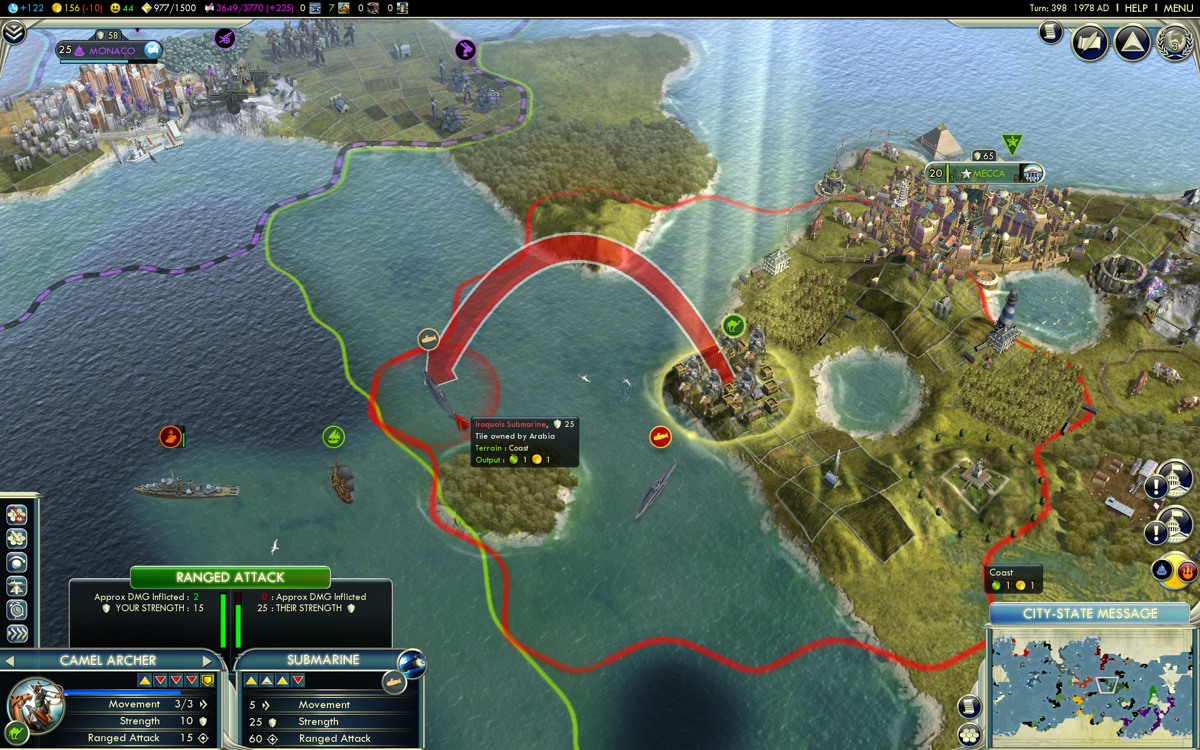Open the World Congress globe button
The image size is (1200, 750).
(1175, 43)
